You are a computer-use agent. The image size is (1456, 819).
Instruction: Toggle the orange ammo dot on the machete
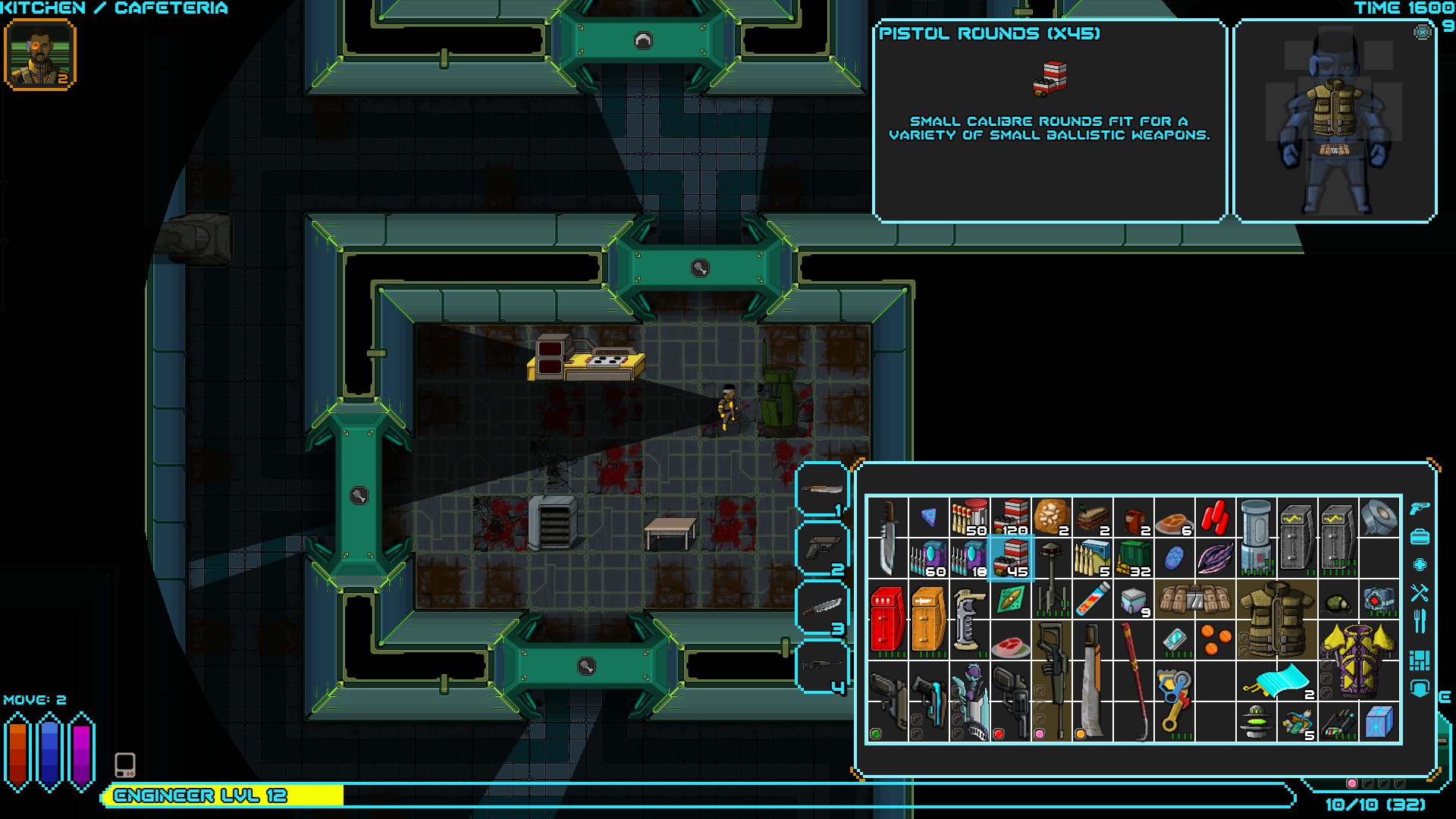[x=1081, y=734]
